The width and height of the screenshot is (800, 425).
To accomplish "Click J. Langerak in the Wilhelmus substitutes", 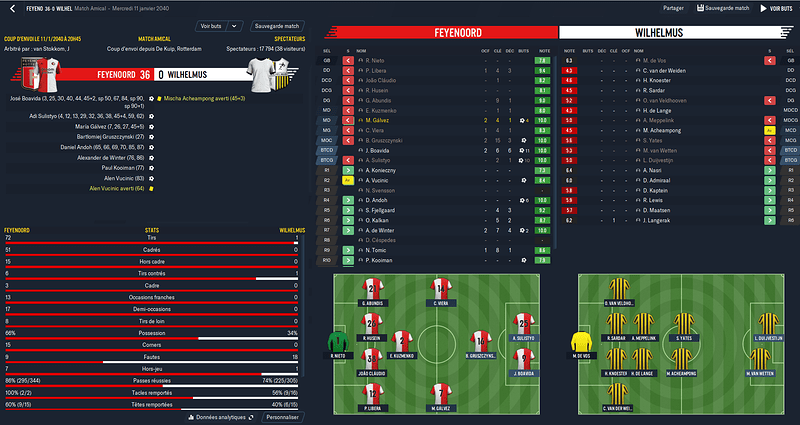I will [x=662, y=219].
